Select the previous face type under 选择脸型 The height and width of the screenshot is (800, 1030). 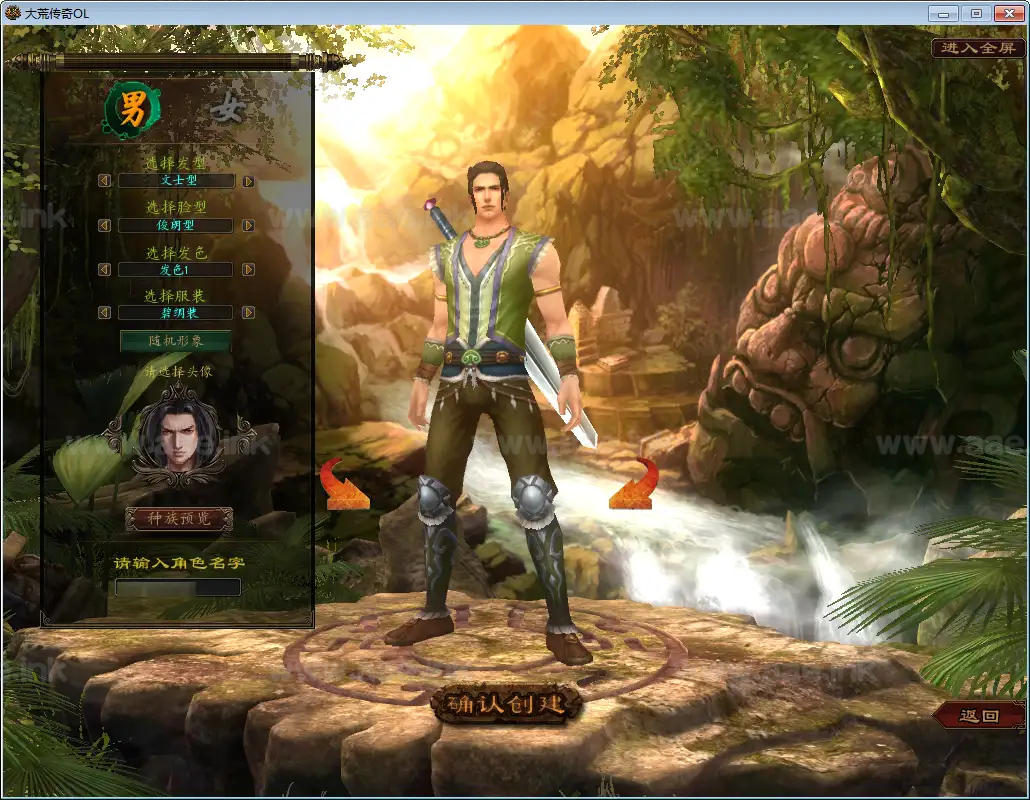[x=104, y=226]
